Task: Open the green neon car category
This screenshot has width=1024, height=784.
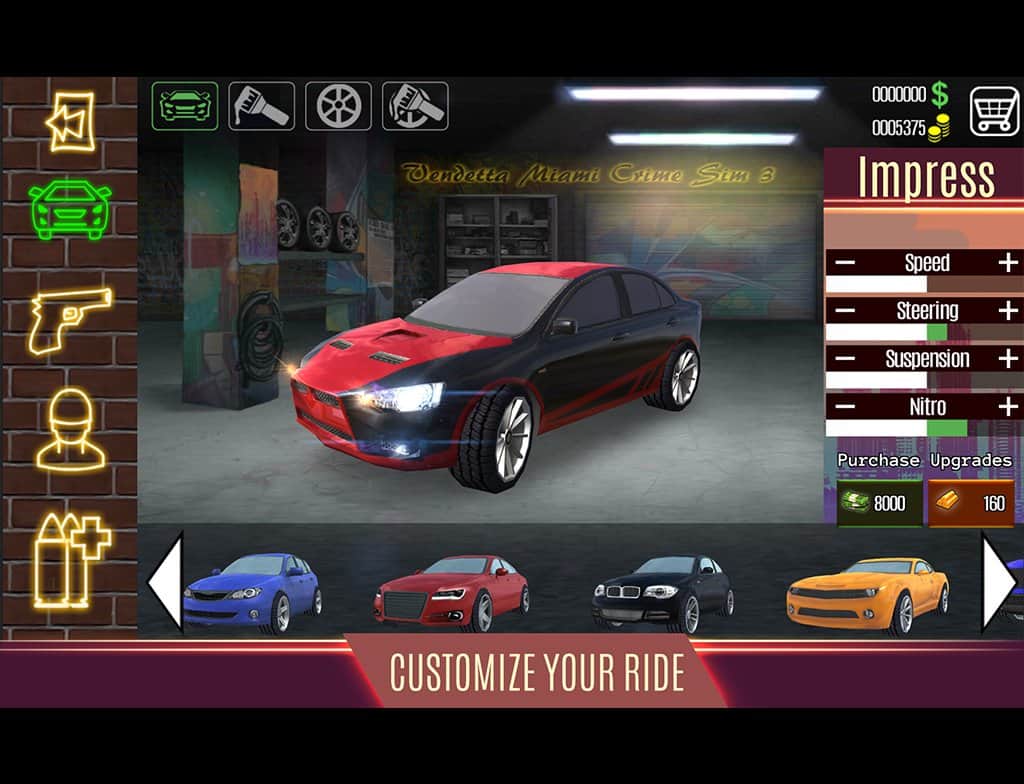Action: point(70,210)
